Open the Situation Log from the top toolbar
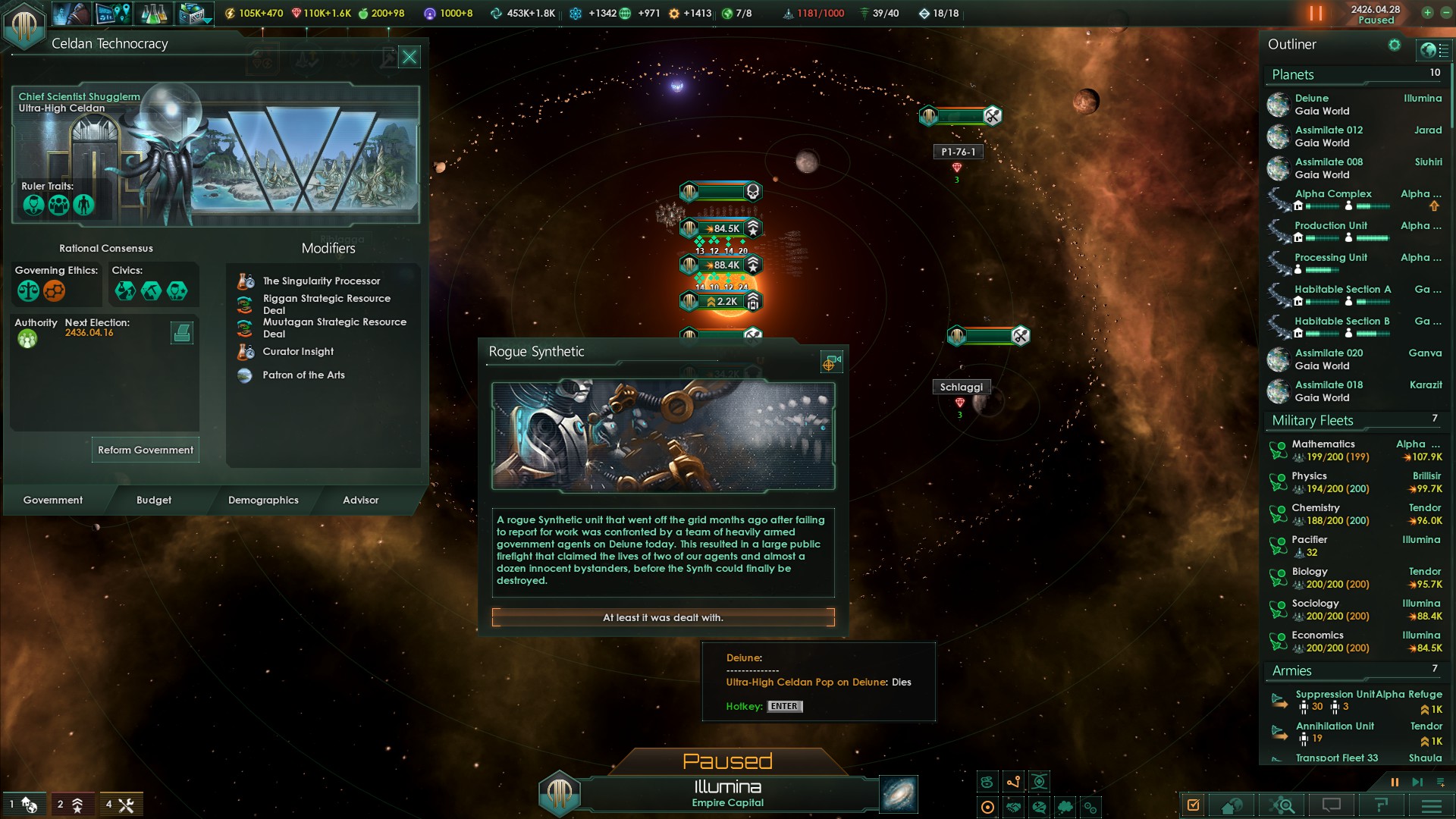The width and height of the screenshot is (1456, 819). [x=111, y=14]
